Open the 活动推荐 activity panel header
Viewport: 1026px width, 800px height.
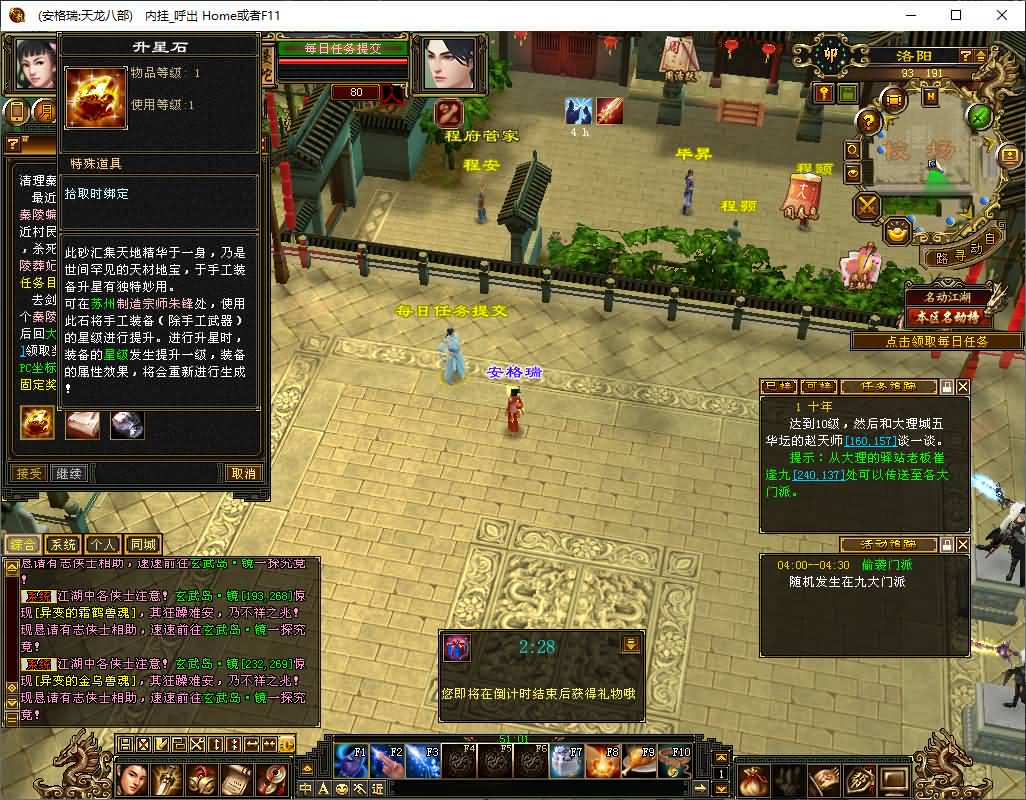[888, 545]
